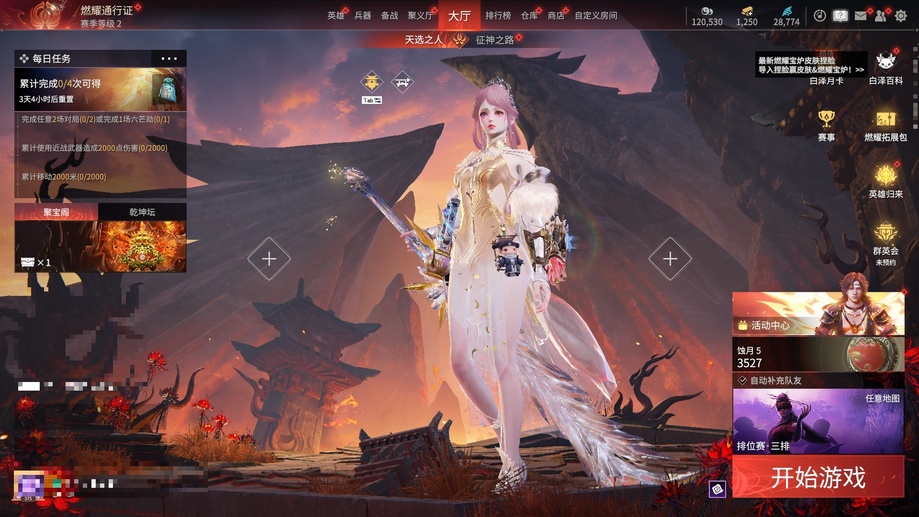Viewport: 919px width, 517px height.
Task: Select the 聚宝阁 tab
Action: [x=56, y=212]
